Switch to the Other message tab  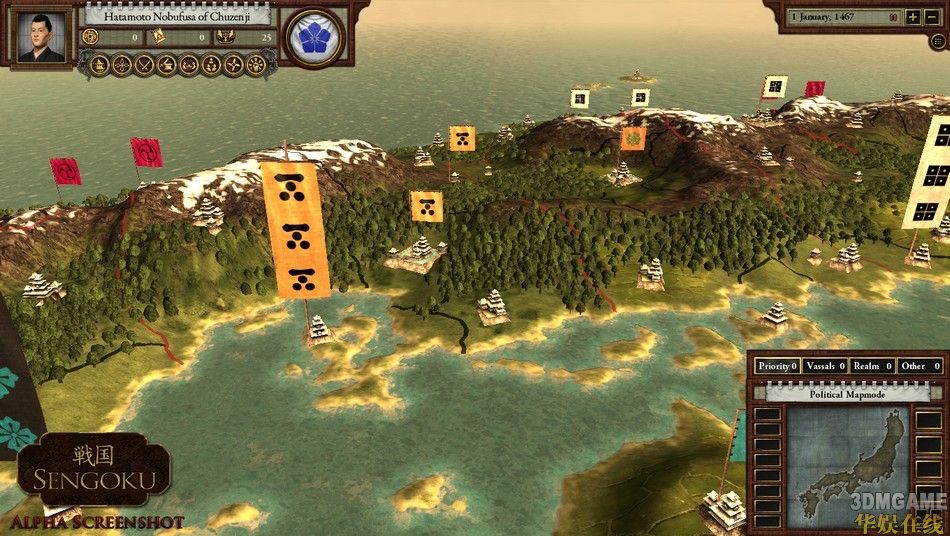pos(920,367)
